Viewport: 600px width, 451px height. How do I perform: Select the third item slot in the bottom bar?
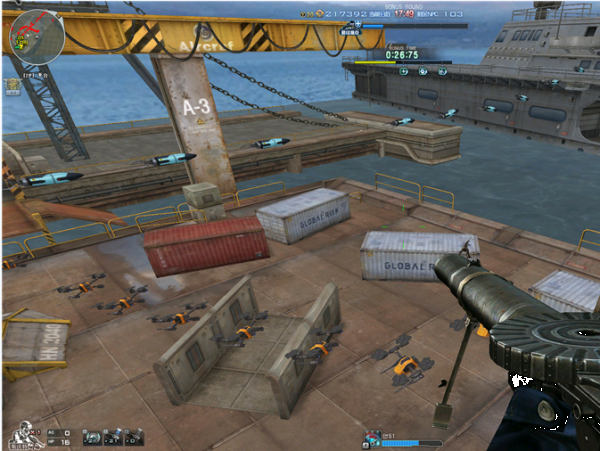(x=134, y=436)
